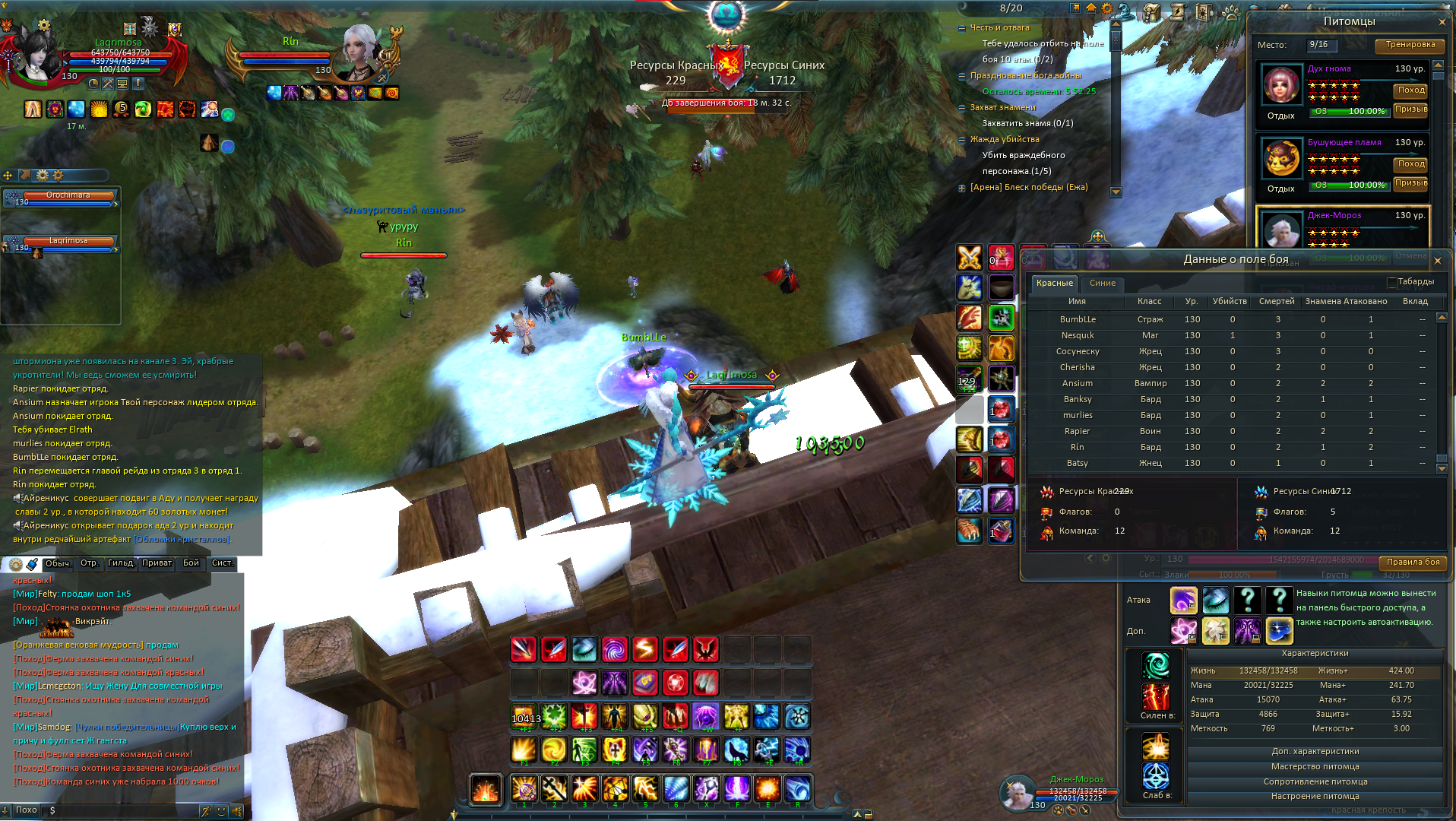This screenshot has height=821, width=1456.
Task: Expand Доп. характеристики pet section
Action: (x=1315, y=752)
